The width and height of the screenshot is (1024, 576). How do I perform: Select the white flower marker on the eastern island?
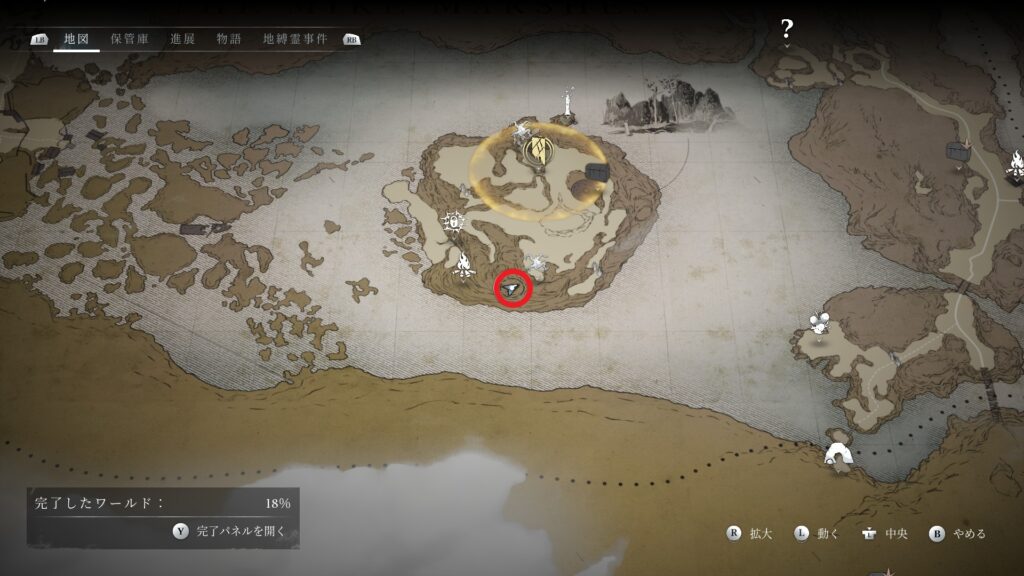(821, 323)
